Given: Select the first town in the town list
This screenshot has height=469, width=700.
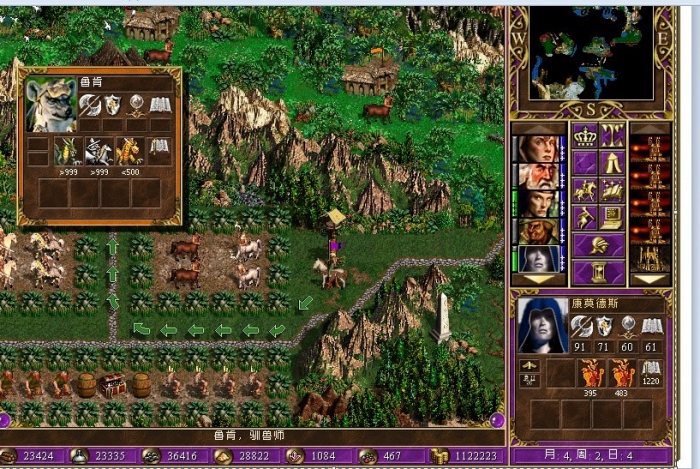Looking at the screenshot, I should (x=650, y=149).
